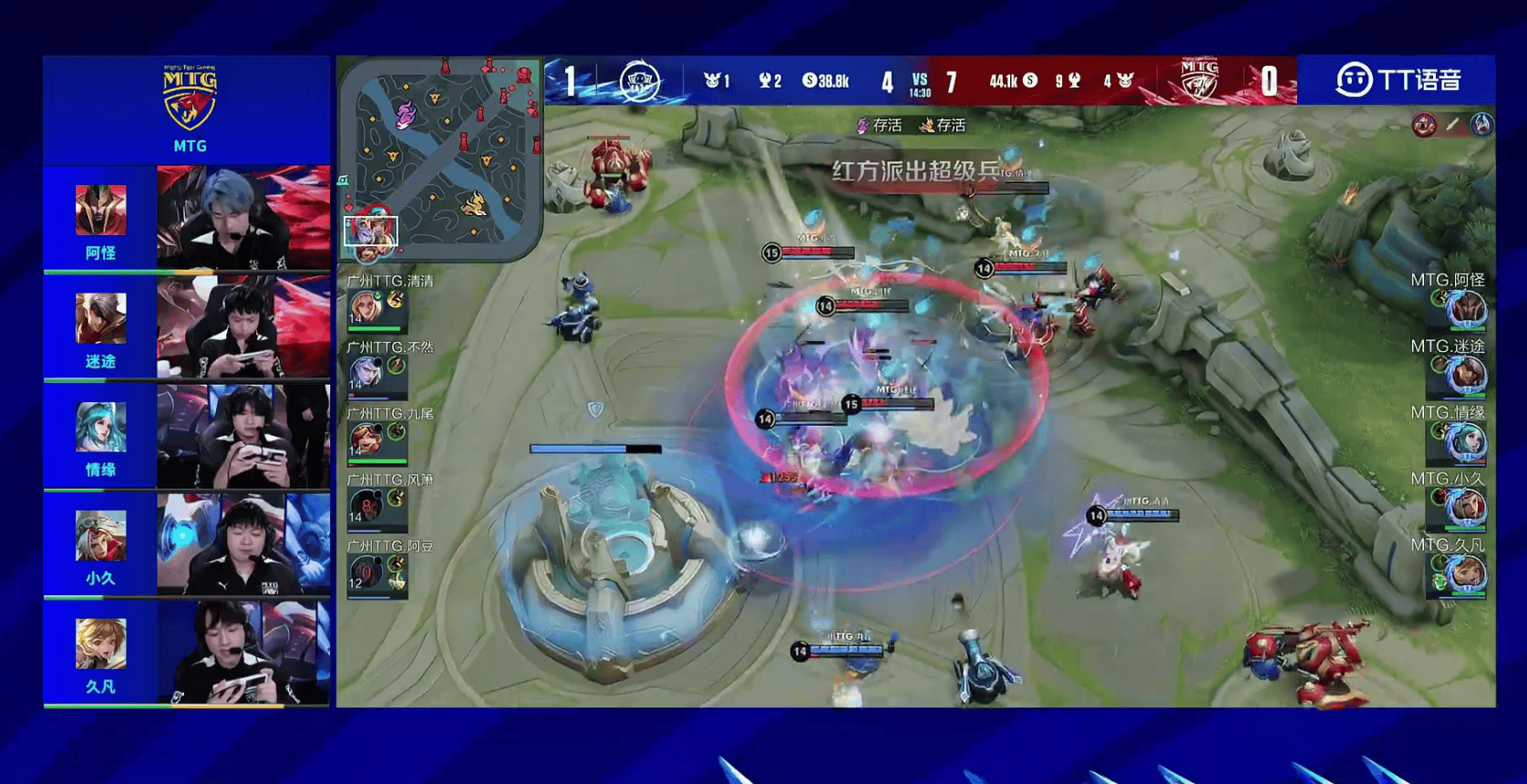Choose MTG.小久 hero portrait
Viewport: 1527px width, 784px height.
pyautogui.click(x=1467, y=507)
